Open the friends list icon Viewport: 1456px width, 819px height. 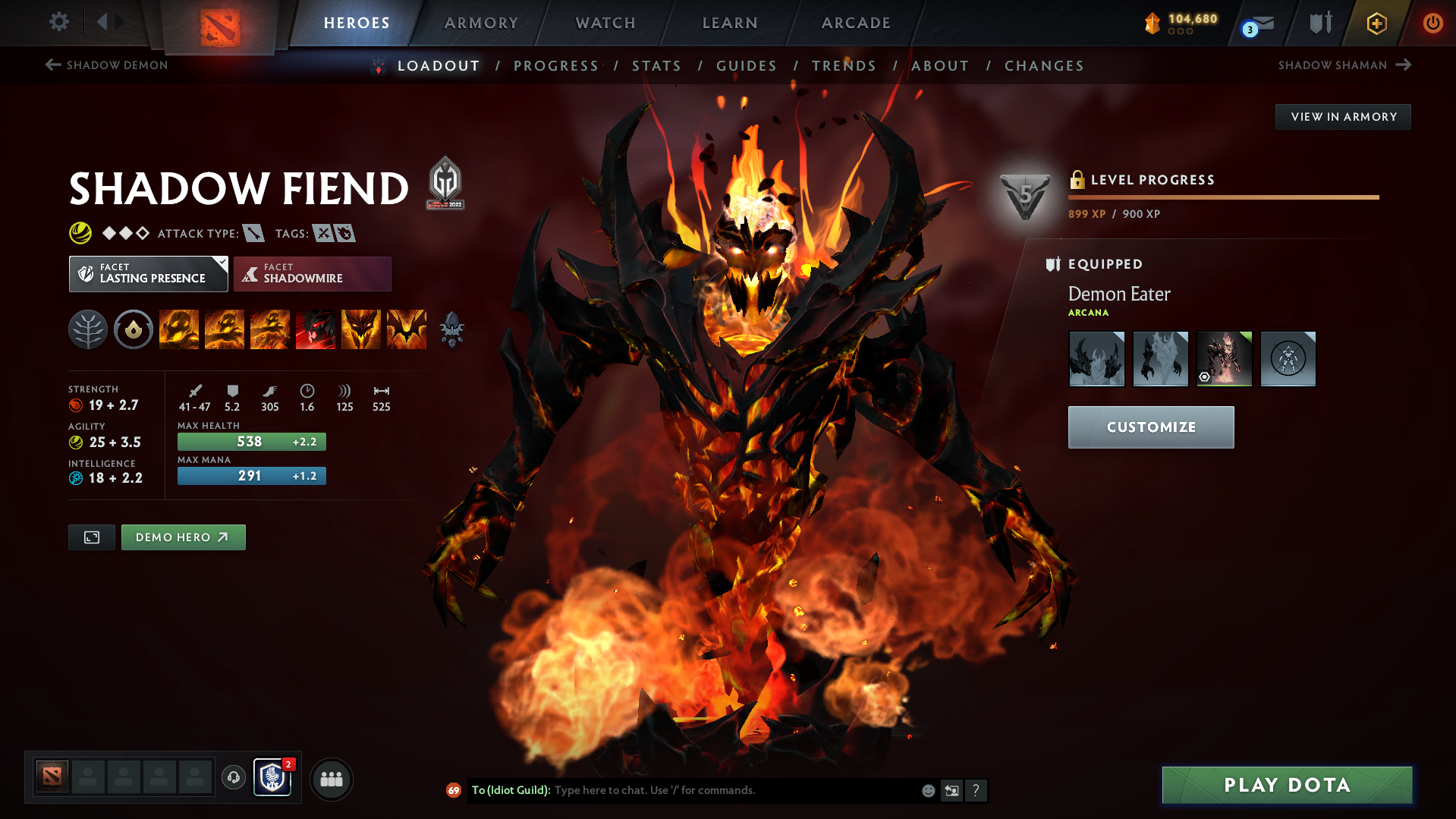pyautogui.click(x=331, y=779)
